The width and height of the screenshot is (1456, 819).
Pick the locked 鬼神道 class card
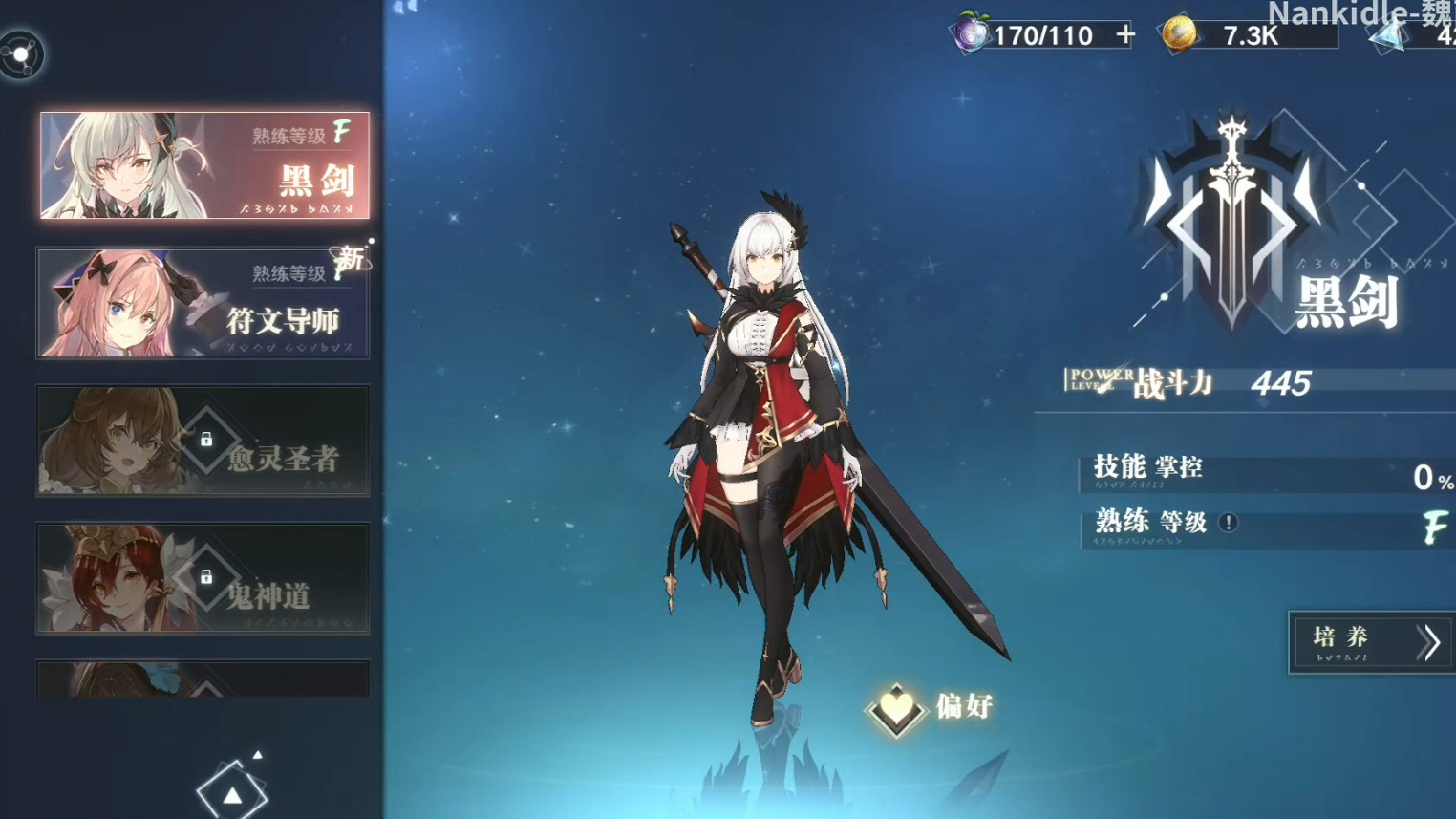(203, 578)
